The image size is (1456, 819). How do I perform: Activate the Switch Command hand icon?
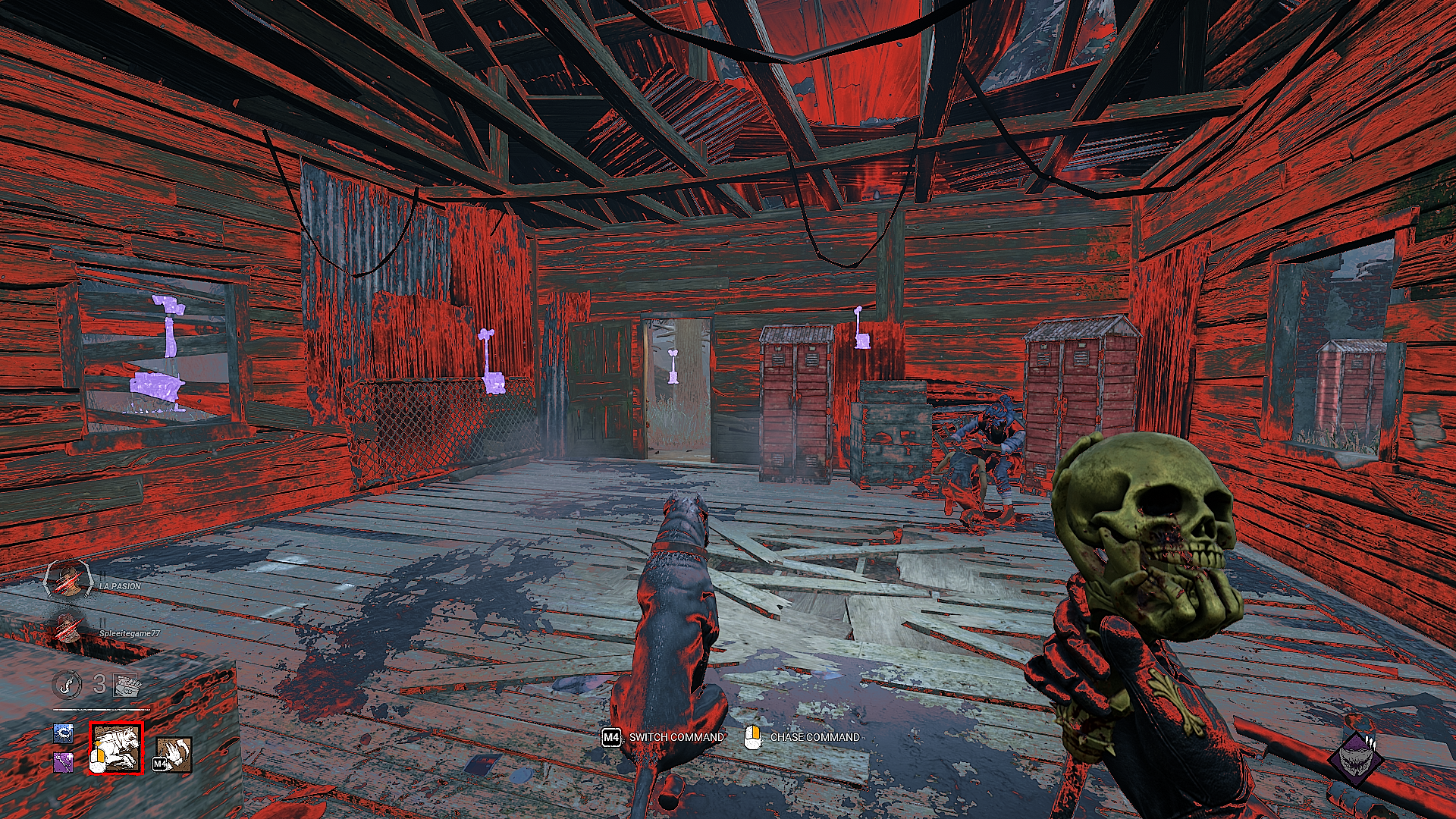pos(174,755)
